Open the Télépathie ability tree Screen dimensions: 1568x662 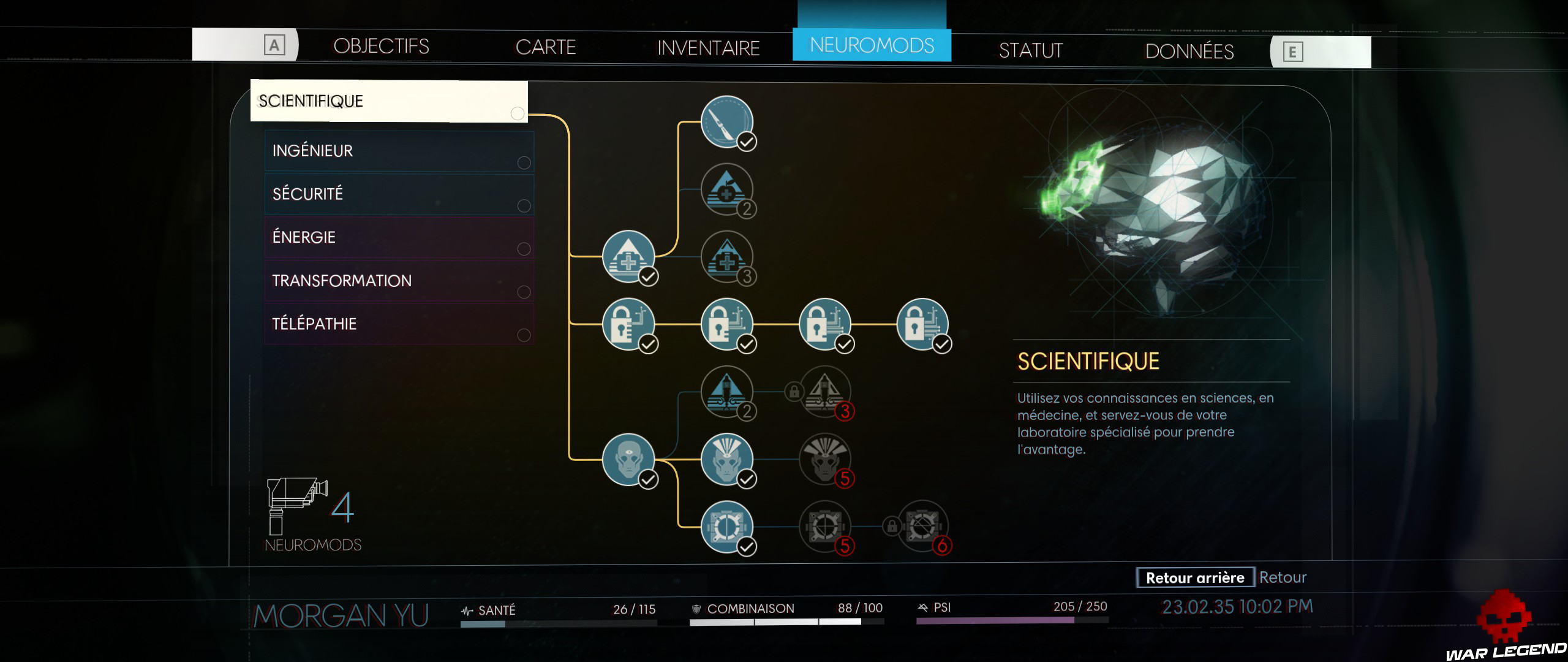coord(399,324)
